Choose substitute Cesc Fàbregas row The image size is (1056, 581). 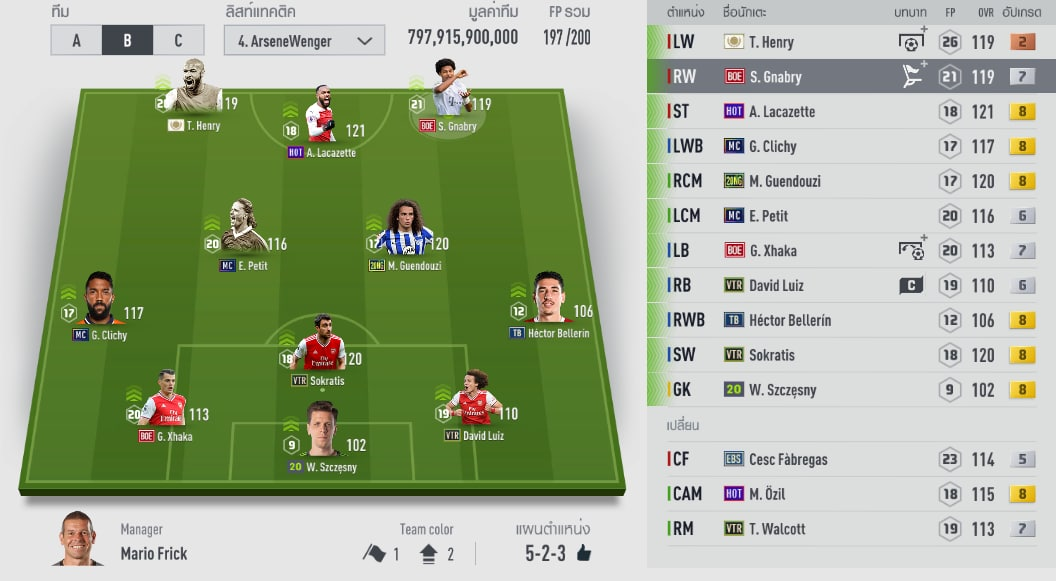(x=851, y=459)
